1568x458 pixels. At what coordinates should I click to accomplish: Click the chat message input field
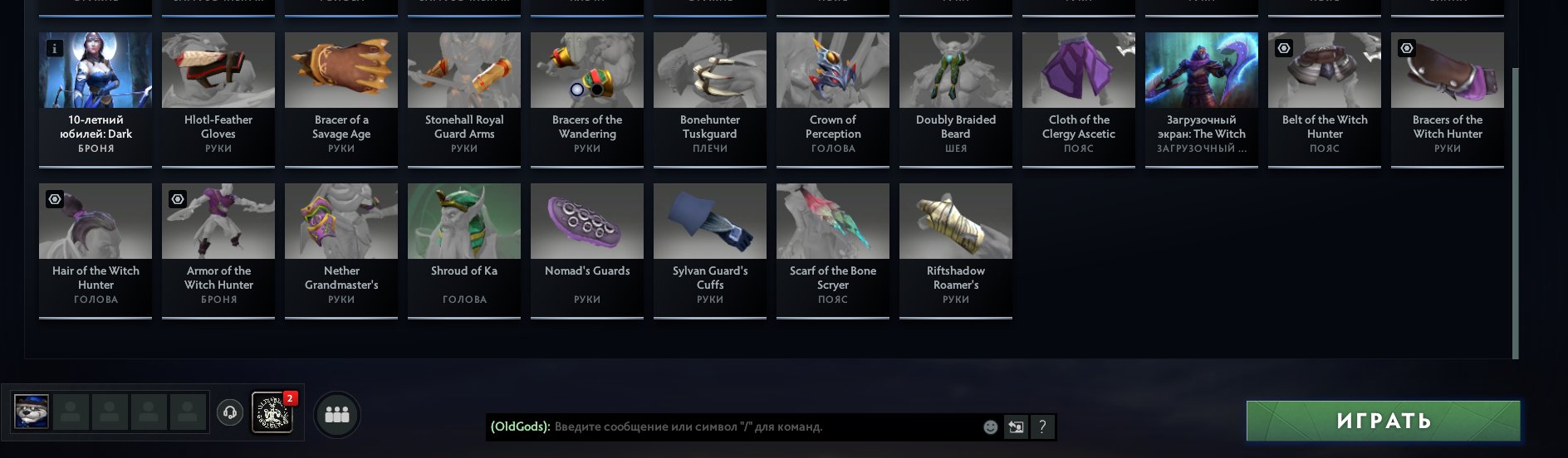point(764,427)
